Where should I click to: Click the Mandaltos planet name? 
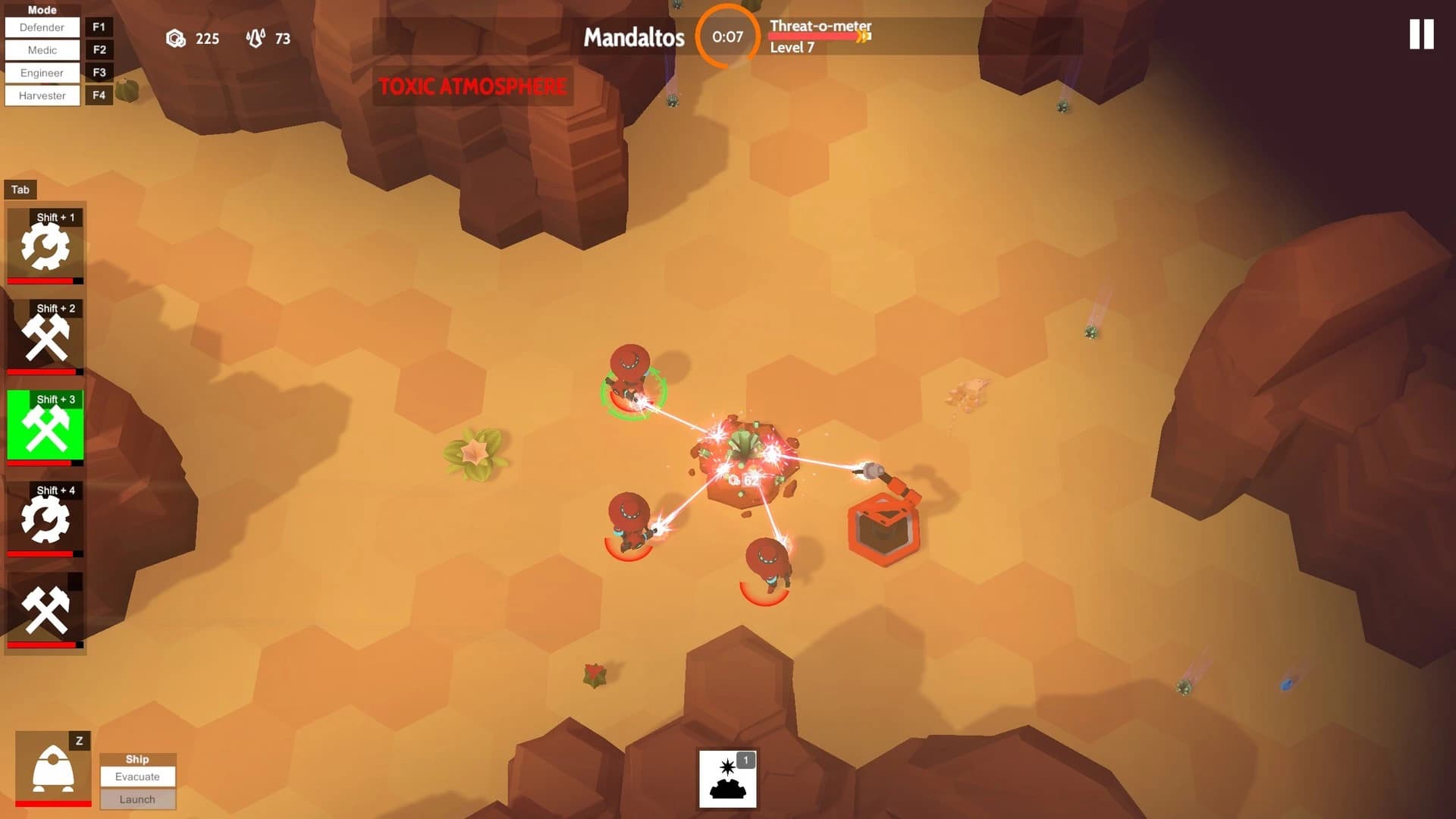[633, 38]
